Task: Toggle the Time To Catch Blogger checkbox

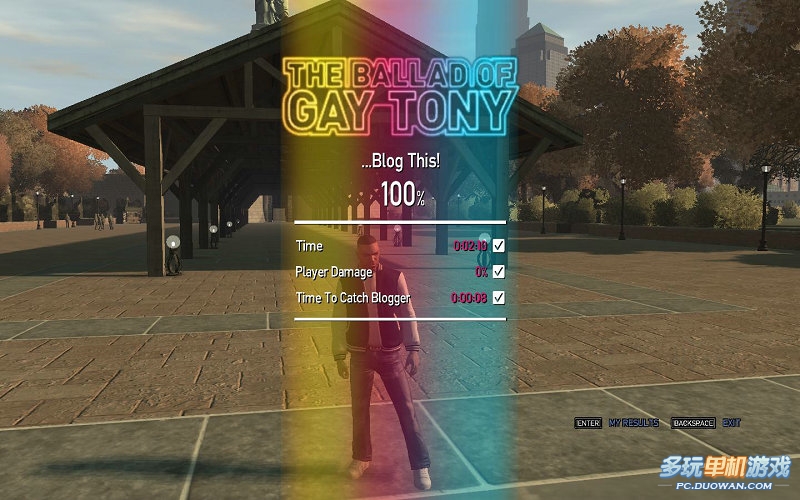Action: (498, 297)
